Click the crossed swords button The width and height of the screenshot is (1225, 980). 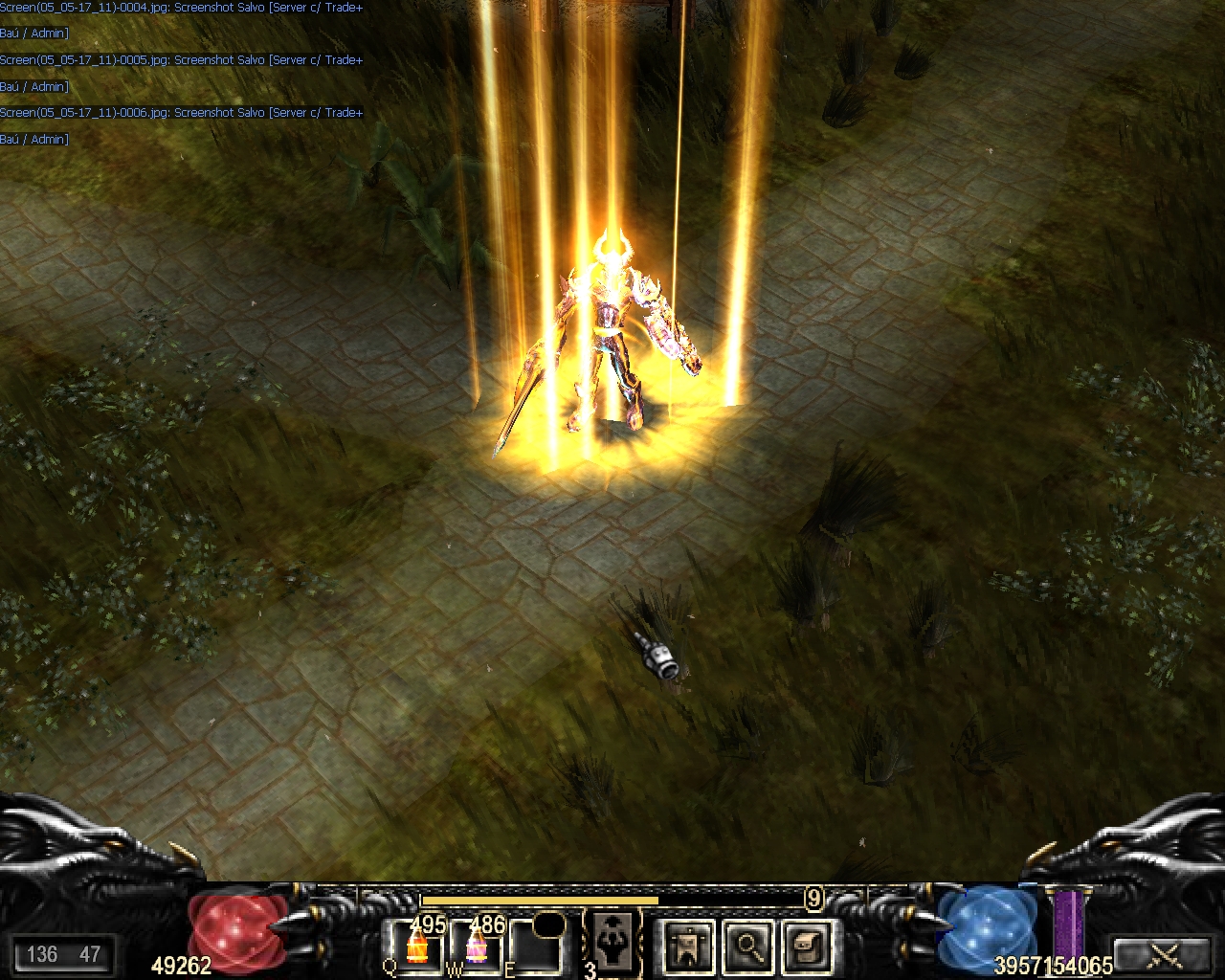(x=1165, y=954)
